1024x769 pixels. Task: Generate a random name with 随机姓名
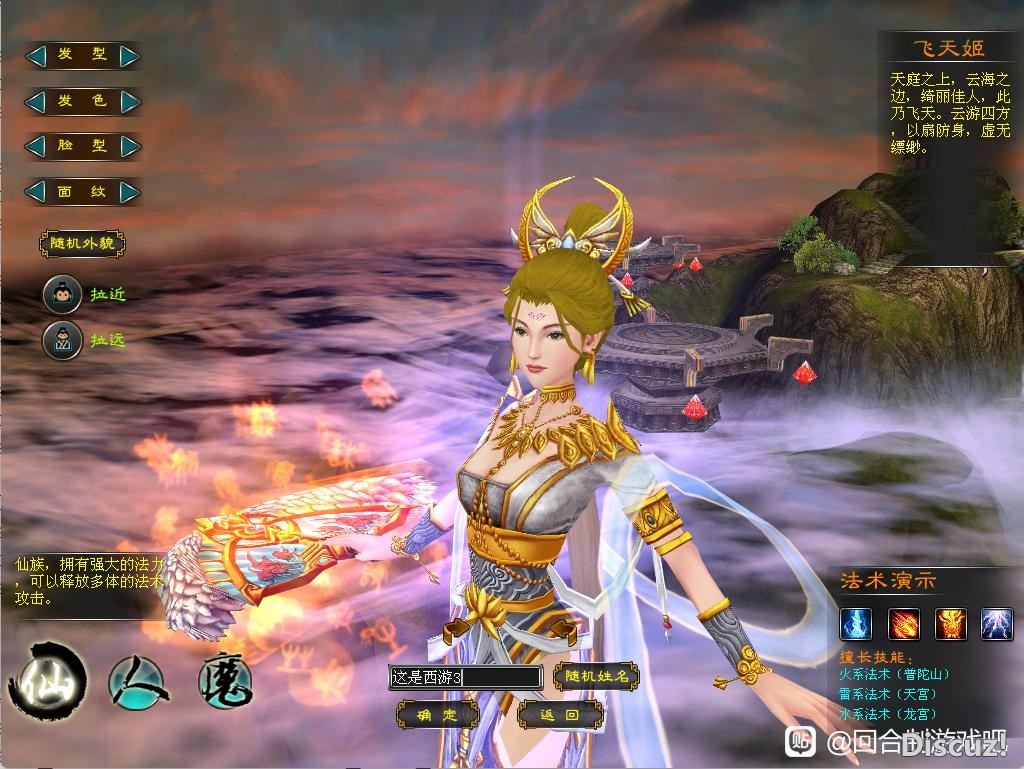click(596, 677)
